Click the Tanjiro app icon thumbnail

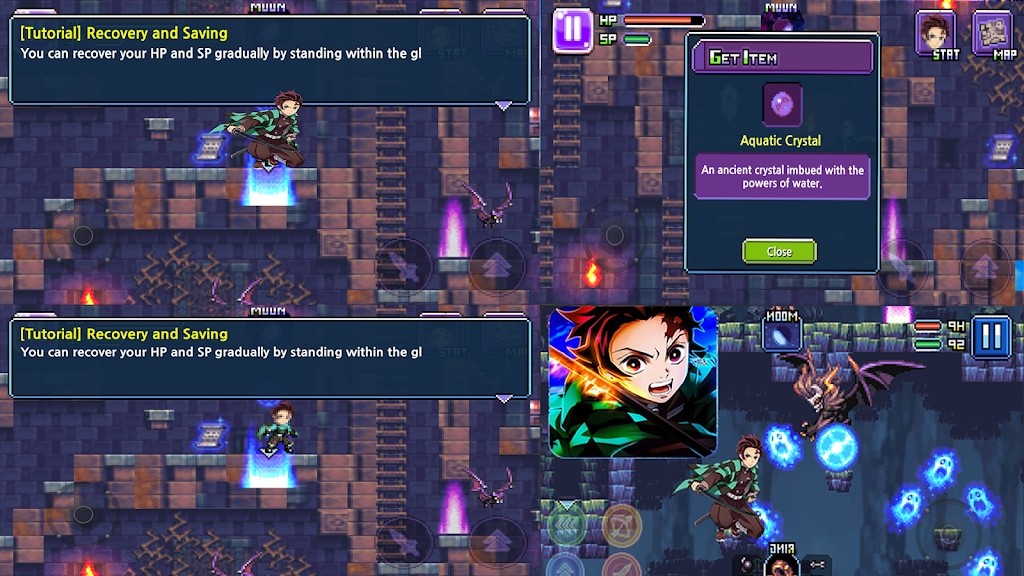tap(633, 381)
